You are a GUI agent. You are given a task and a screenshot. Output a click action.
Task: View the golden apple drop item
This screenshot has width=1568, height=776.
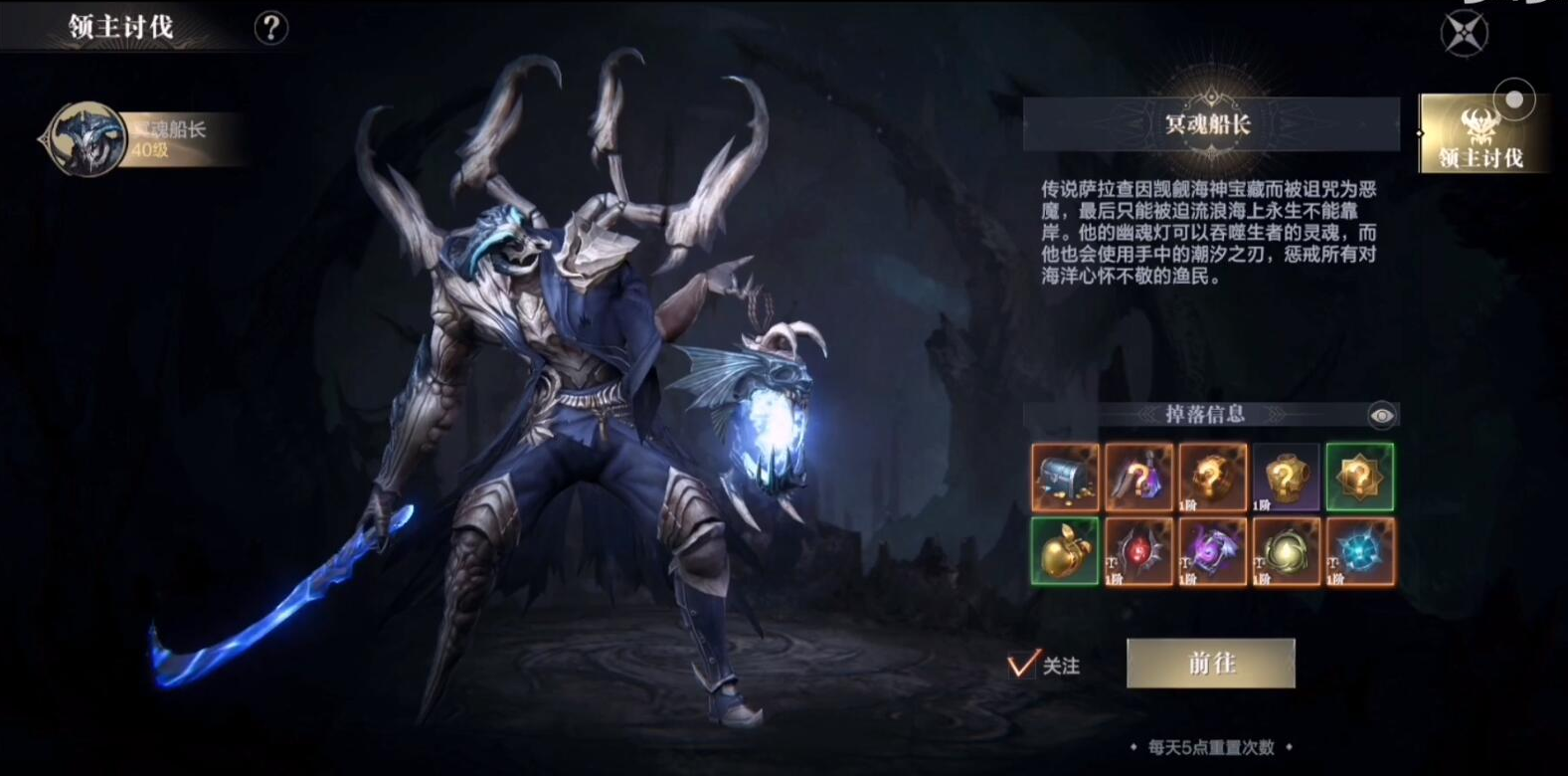pyautogui.click(x=1064, y=552)
